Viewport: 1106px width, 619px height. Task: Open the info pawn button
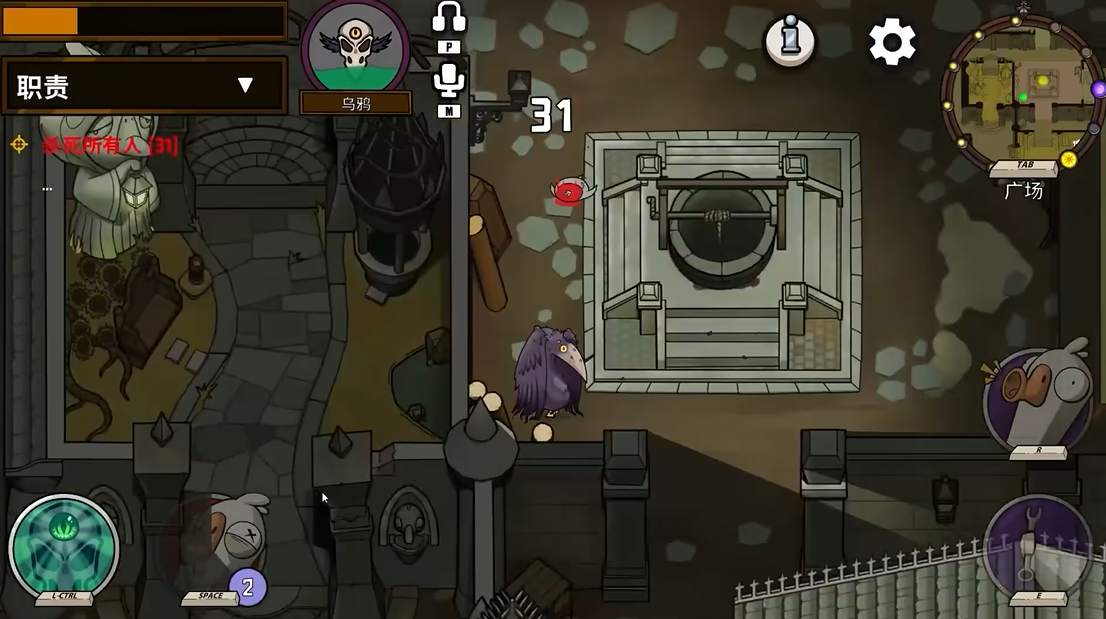[790, 41]
